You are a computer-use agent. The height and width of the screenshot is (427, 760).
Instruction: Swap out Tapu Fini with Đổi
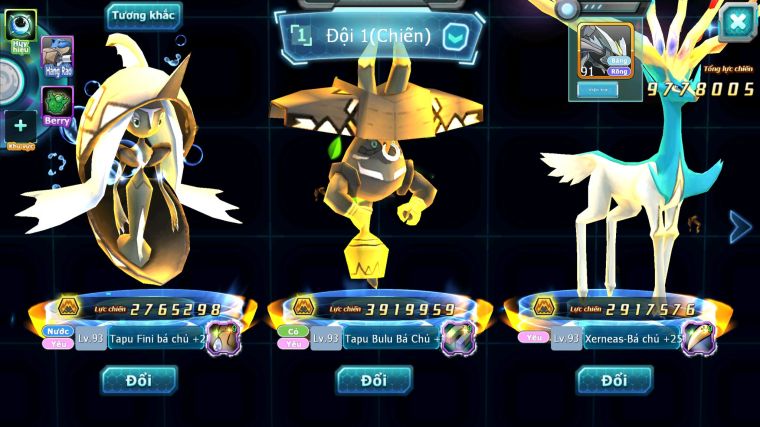click(138, 380)
